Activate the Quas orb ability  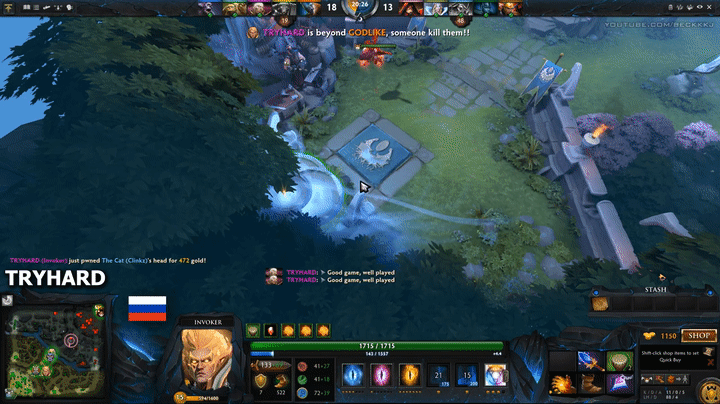(x=353, y=375)
